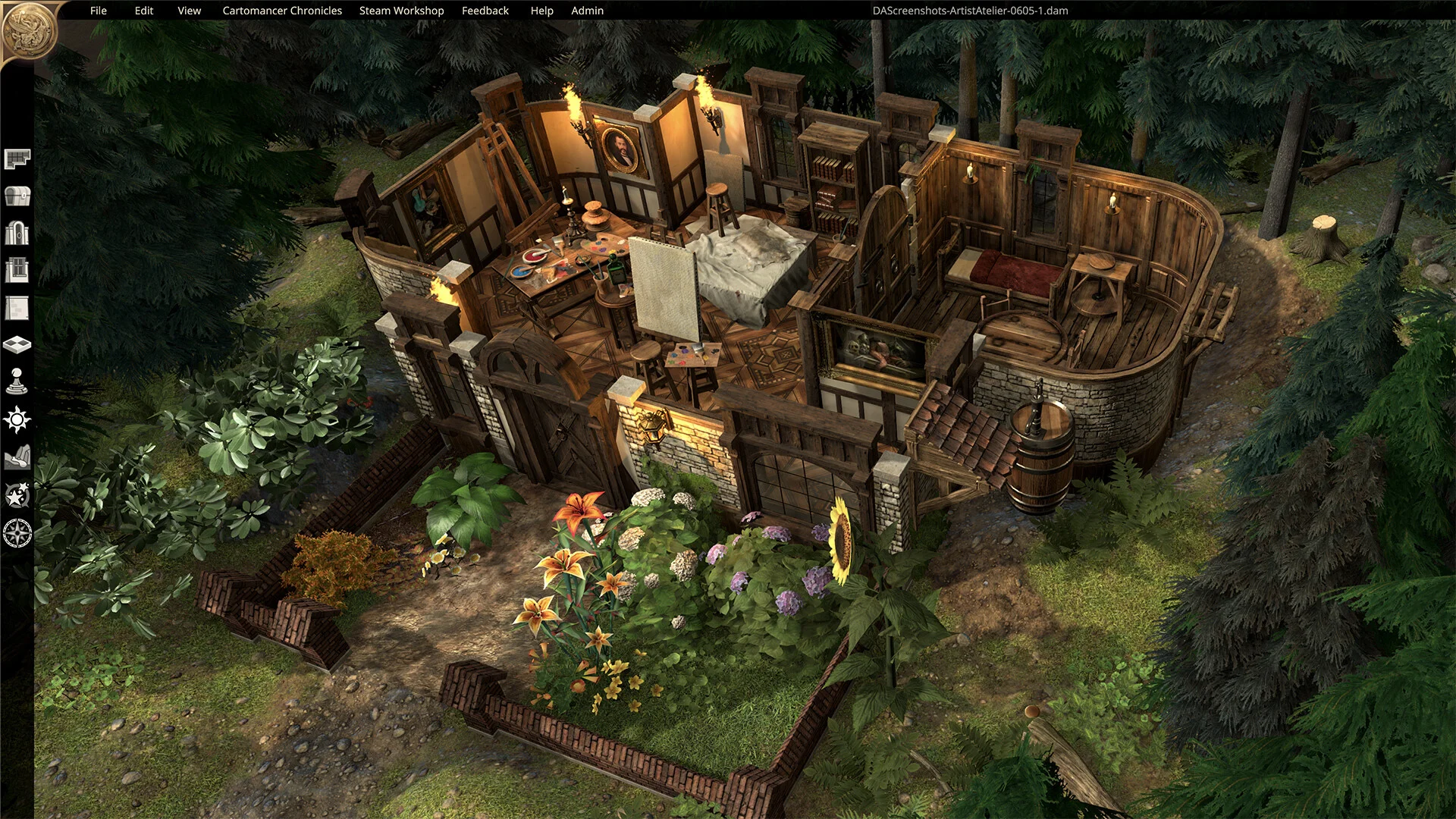
Task: Select the checkered floor tile tool
Action: click(17, 345)
